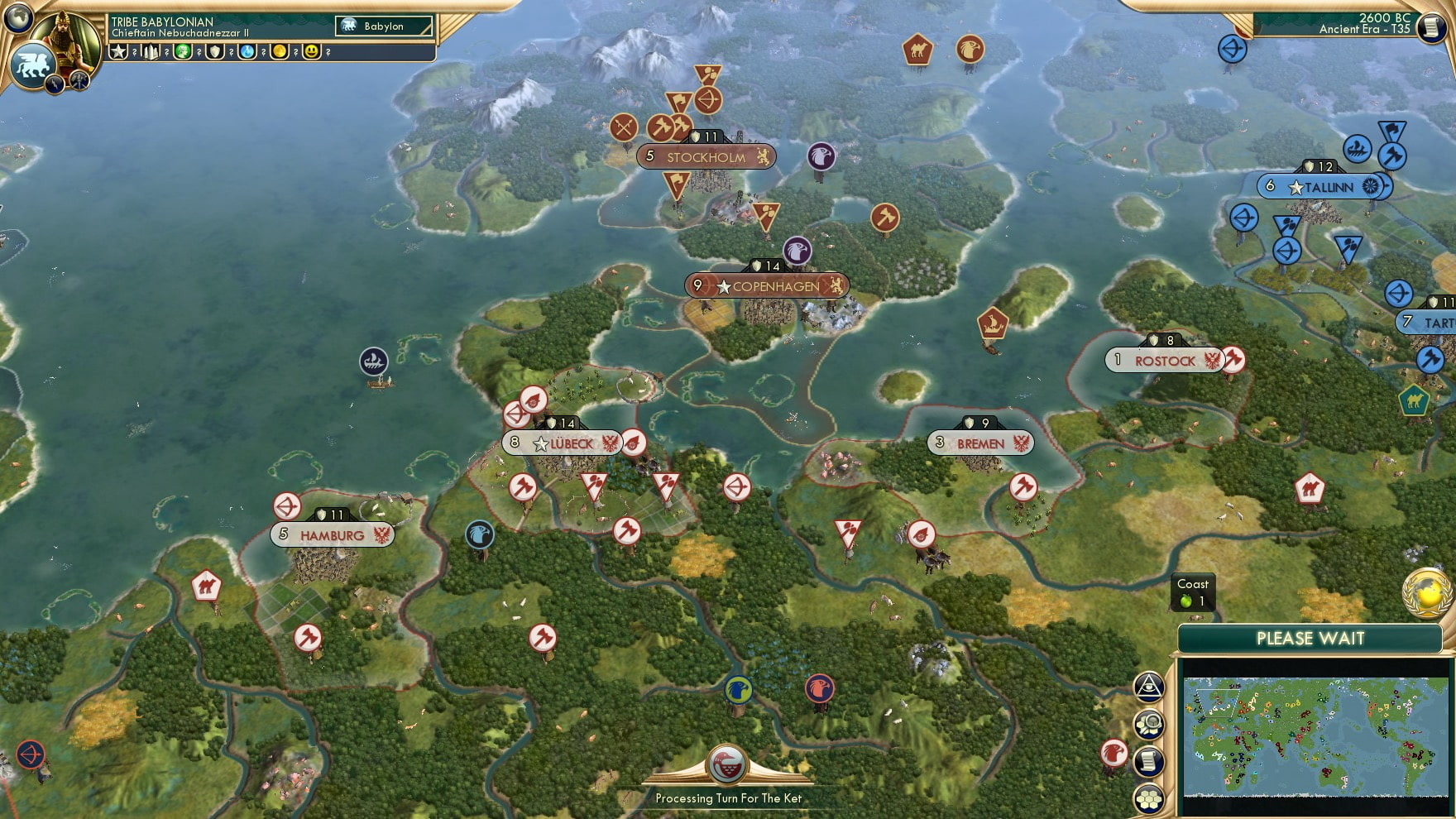Click the lightning bolt icon below the leader portrait
This screenshot has height=819, width=1456.
click(x=55, y=84)
